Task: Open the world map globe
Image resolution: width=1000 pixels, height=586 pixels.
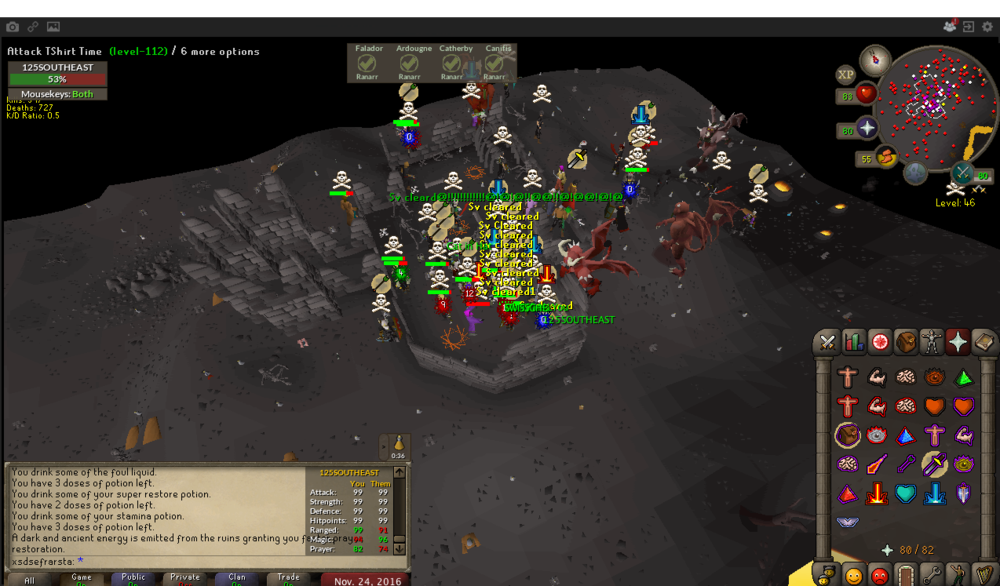Action: (x=916, y=173)
